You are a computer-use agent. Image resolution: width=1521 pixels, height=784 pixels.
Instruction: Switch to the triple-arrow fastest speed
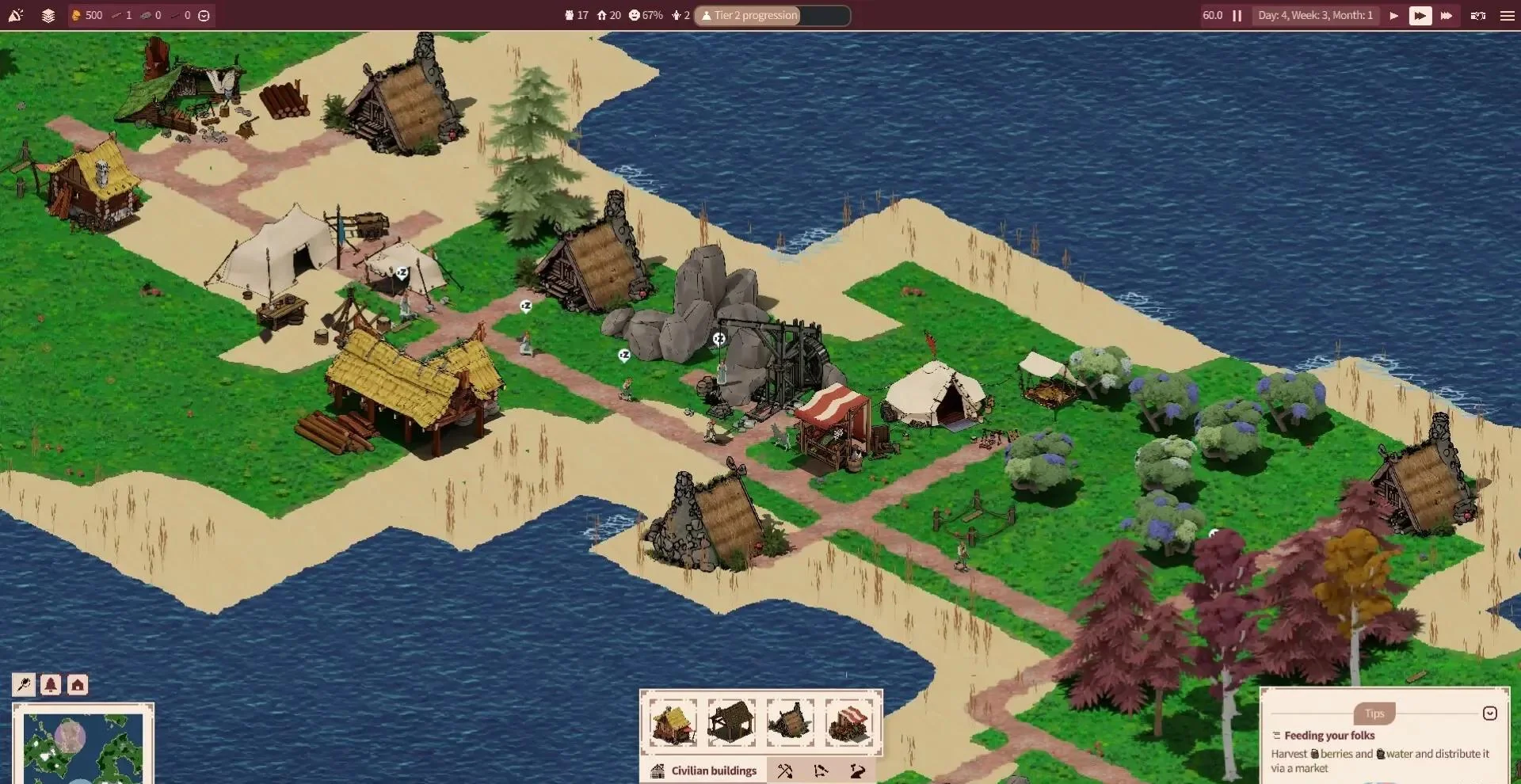tap(1447, 16)
